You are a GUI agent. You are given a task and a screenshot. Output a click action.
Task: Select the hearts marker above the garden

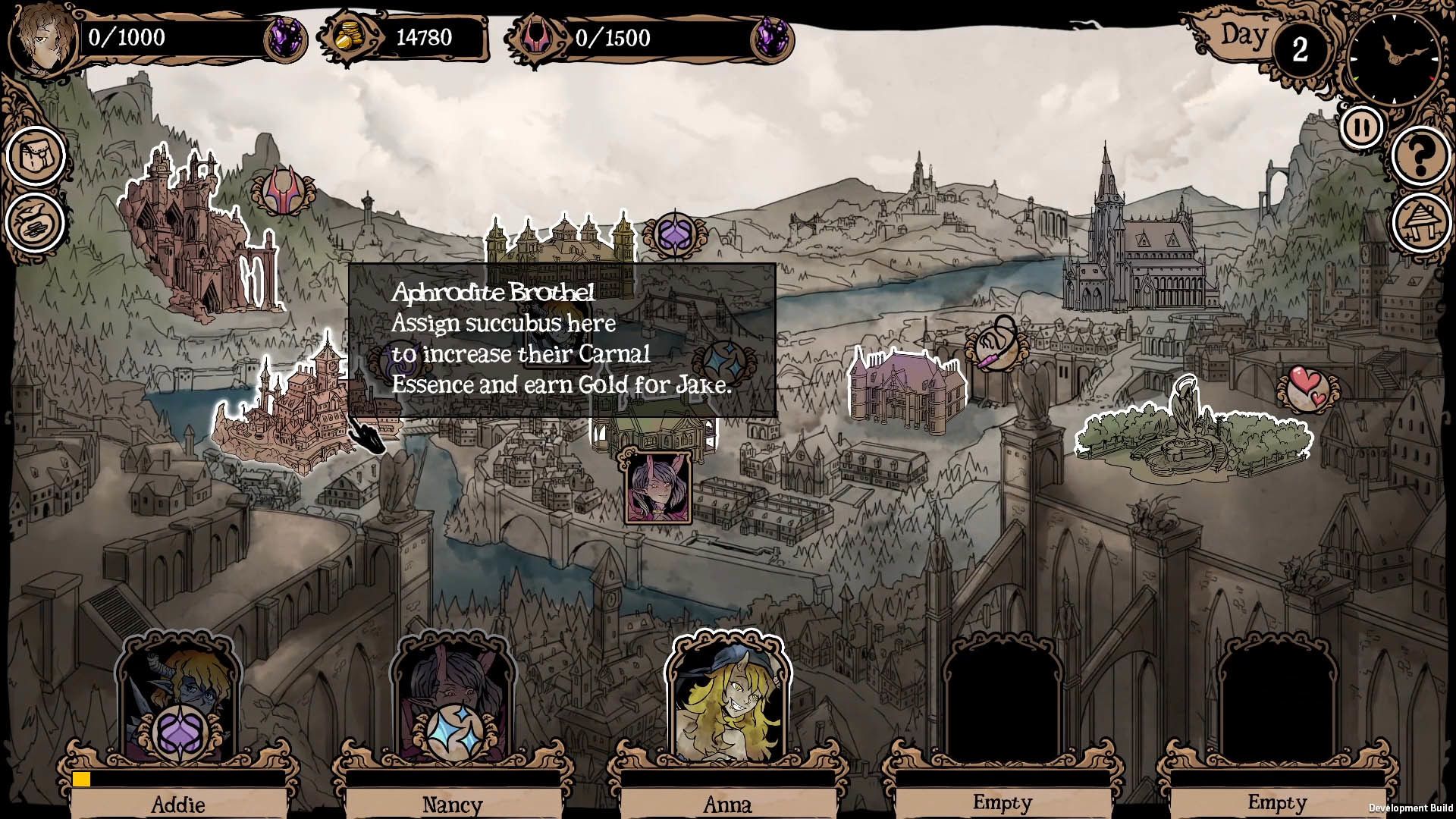(1307, 390)
